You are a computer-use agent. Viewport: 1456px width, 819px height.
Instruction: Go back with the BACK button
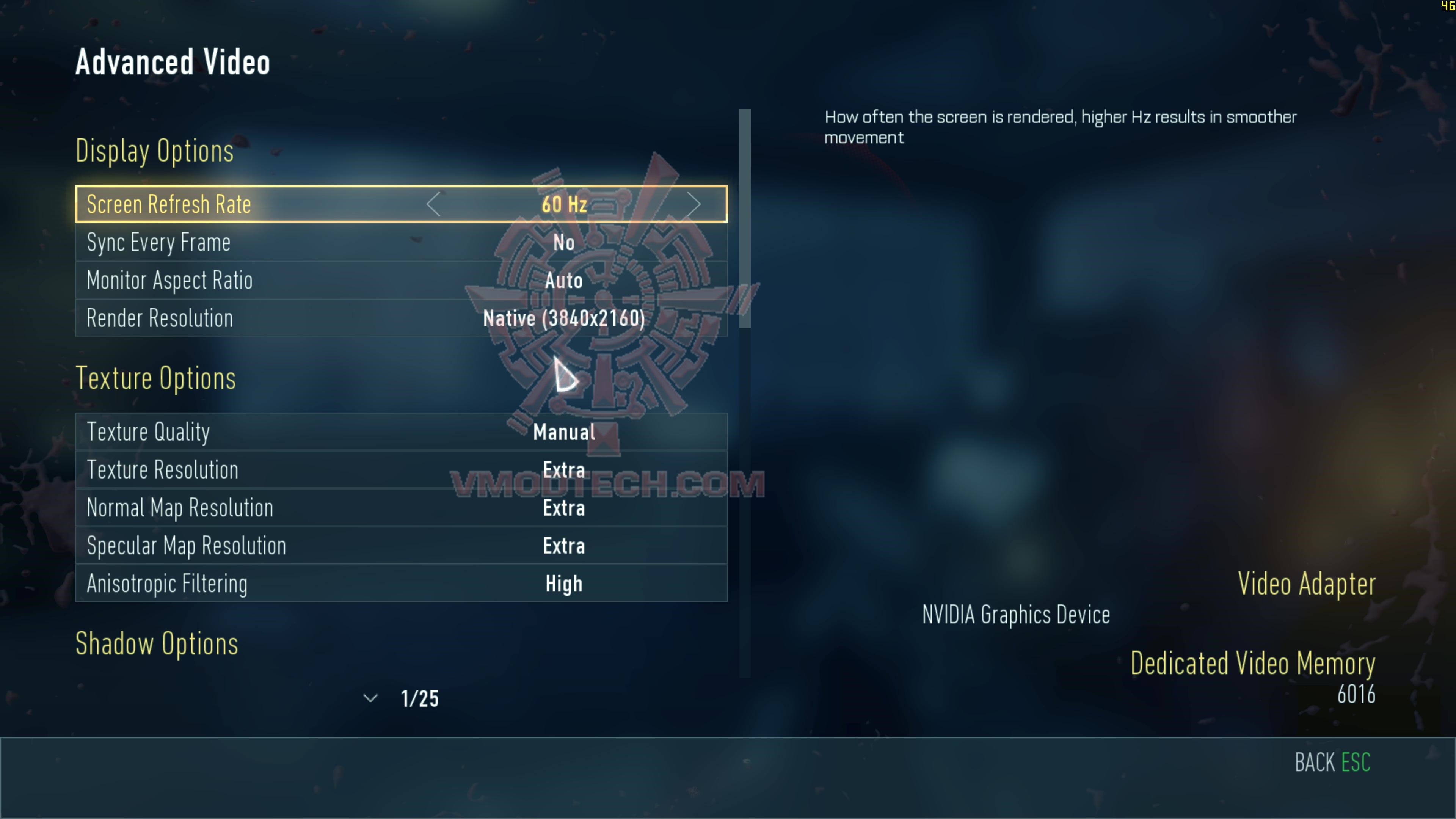[1332, 763]
